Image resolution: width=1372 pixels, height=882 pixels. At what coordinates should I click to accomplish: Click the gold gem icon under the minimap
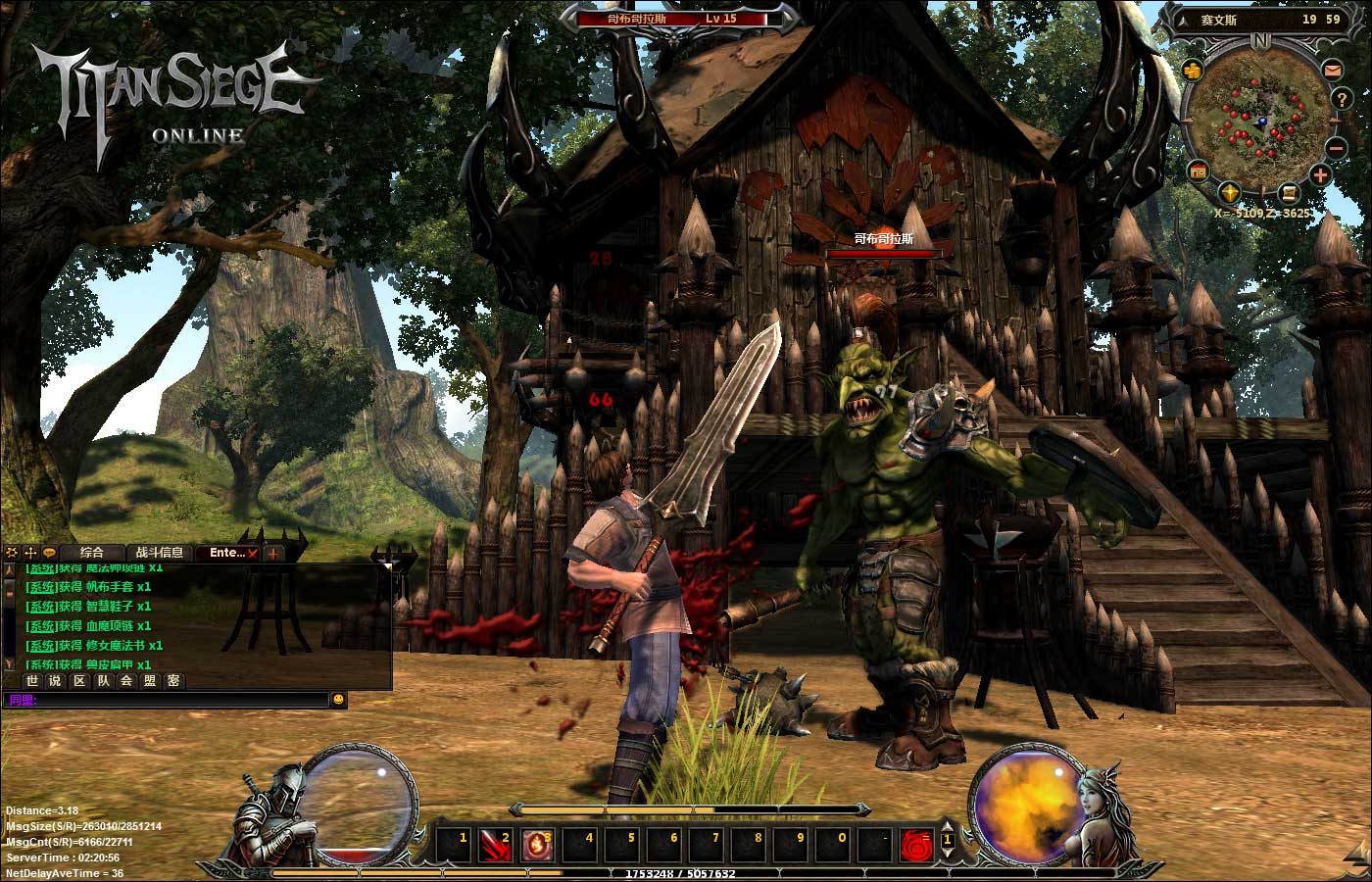point(1230,192)
